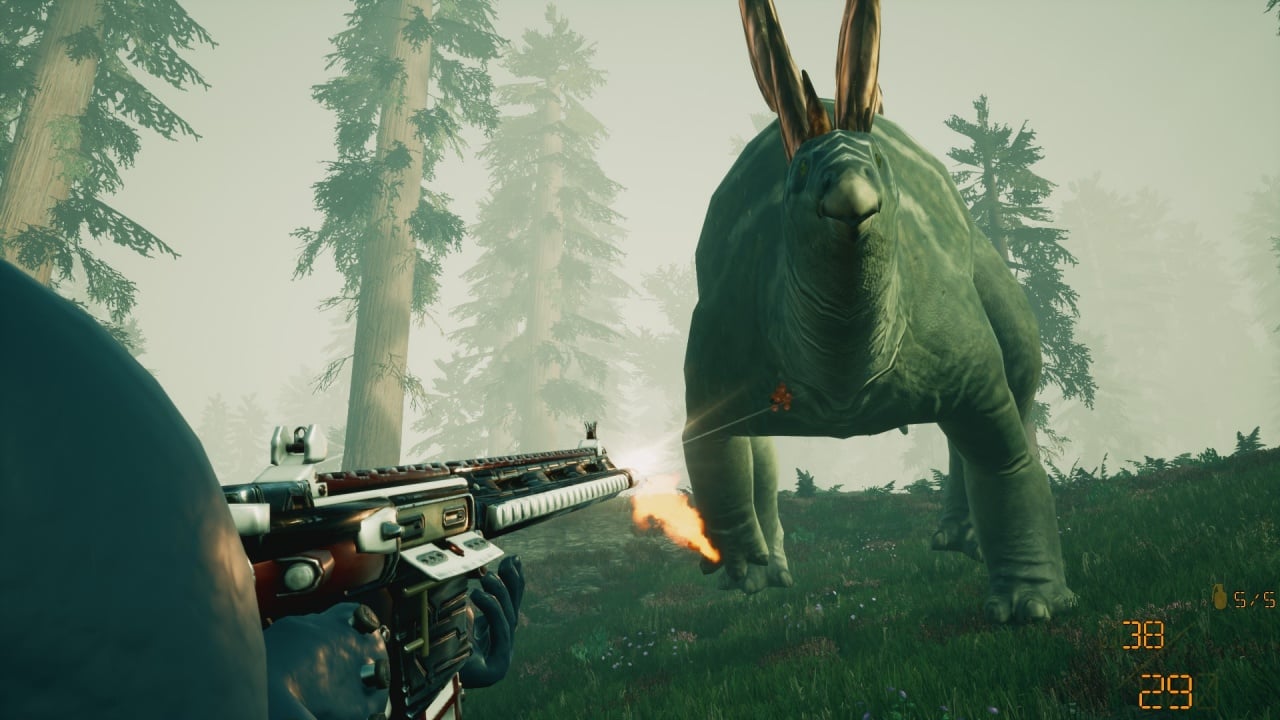
Task: Select the grenade icon in the HUD
Action: [1219, 597]
